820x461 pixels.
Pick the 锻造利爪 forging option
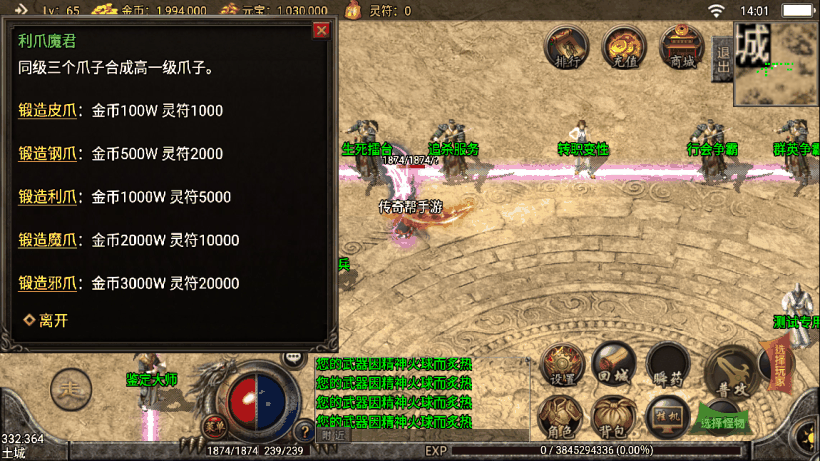[48, 197]
